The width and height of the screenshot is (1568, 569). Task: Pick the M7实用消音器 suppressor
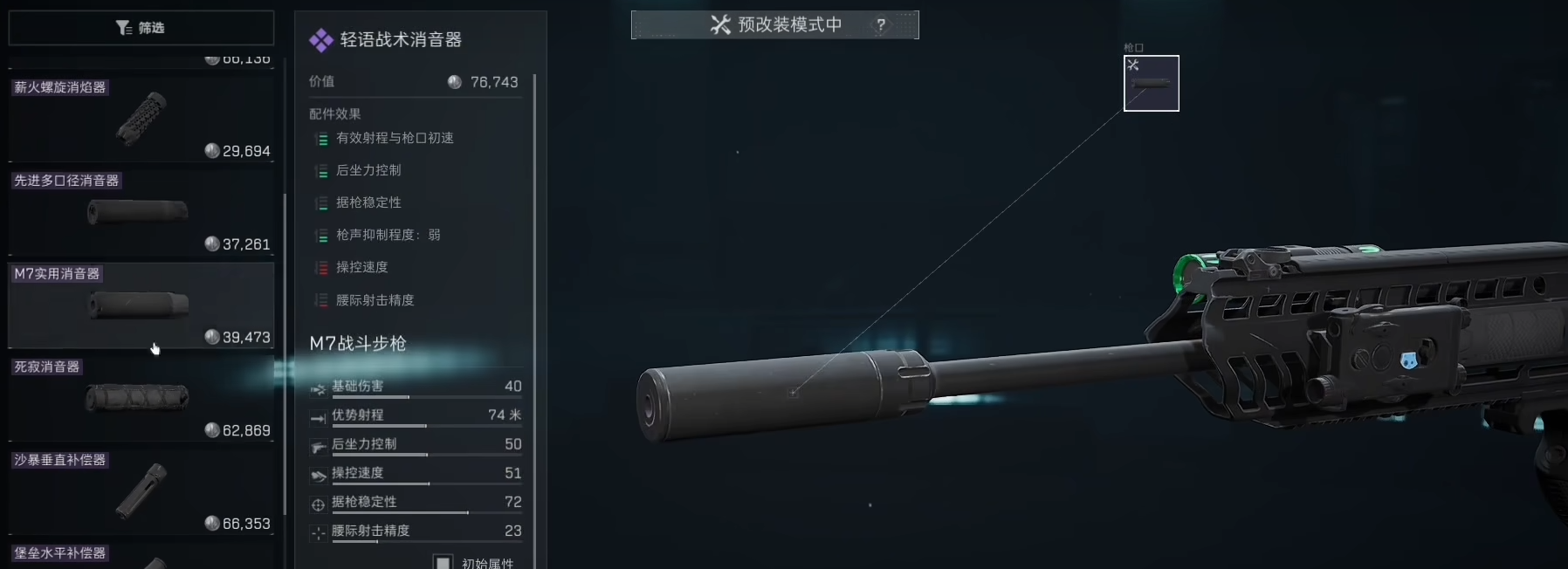pyautogui.click(x=141, y=305)
